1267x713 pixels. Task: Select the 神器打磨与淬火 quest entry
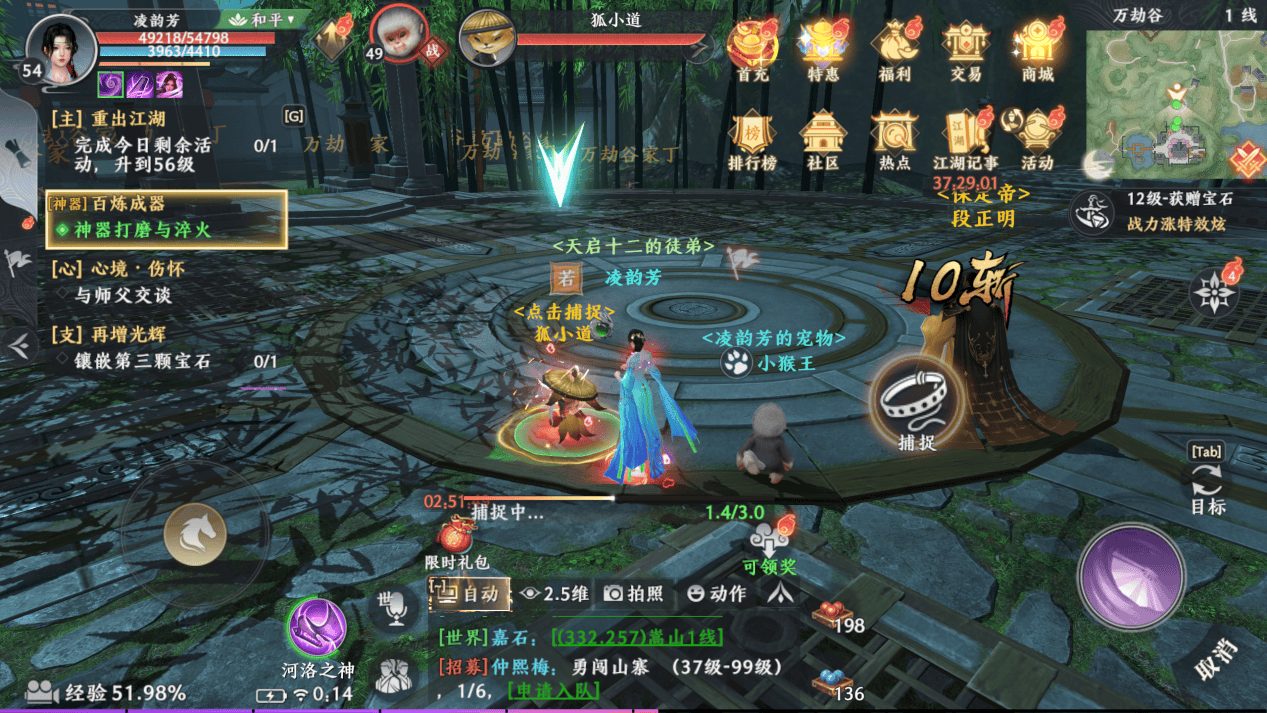pyautogui.click(x=142, y=230)
